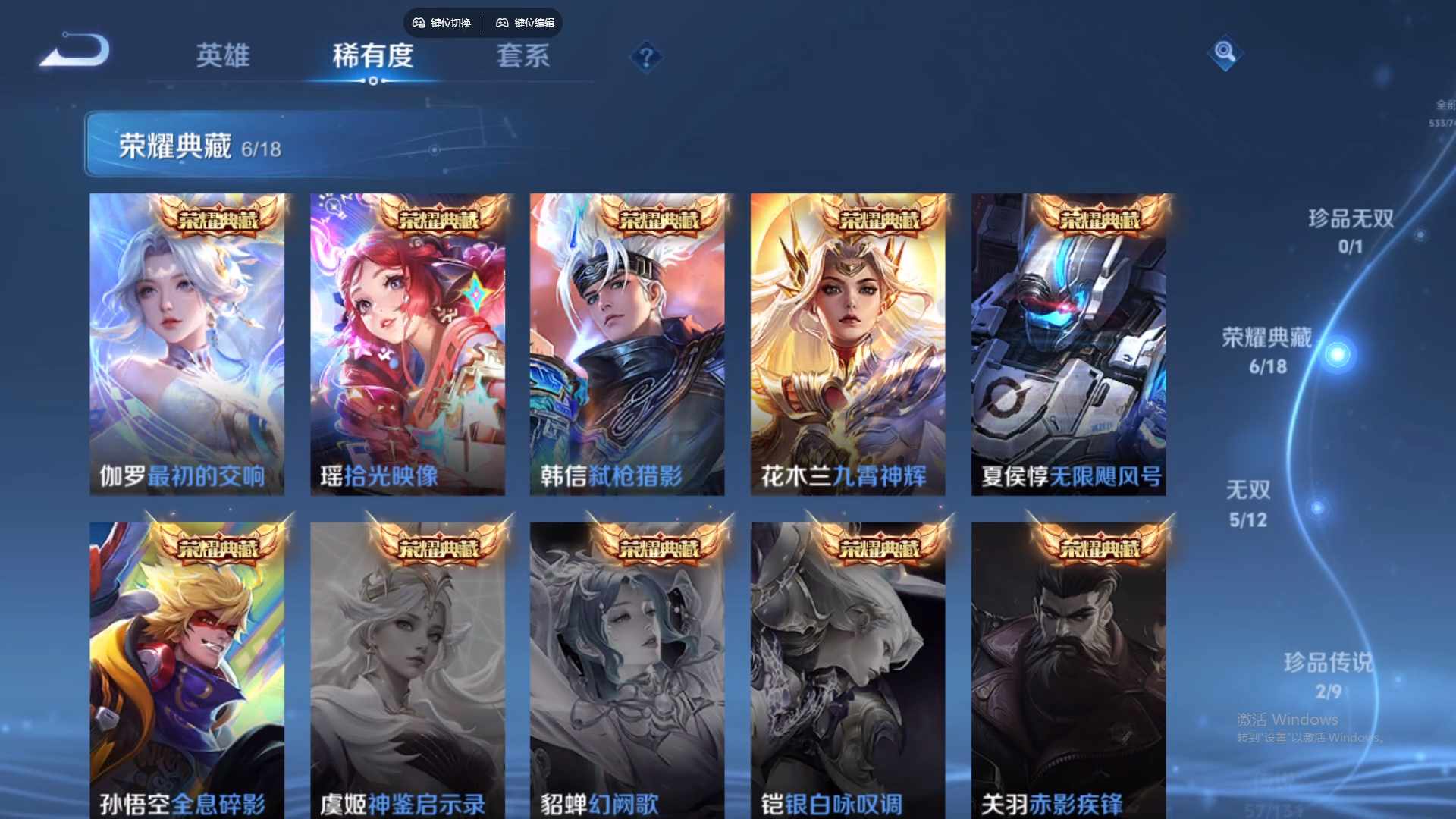
Task: Click the help question mark icon
Action: [x=645, y=56]
